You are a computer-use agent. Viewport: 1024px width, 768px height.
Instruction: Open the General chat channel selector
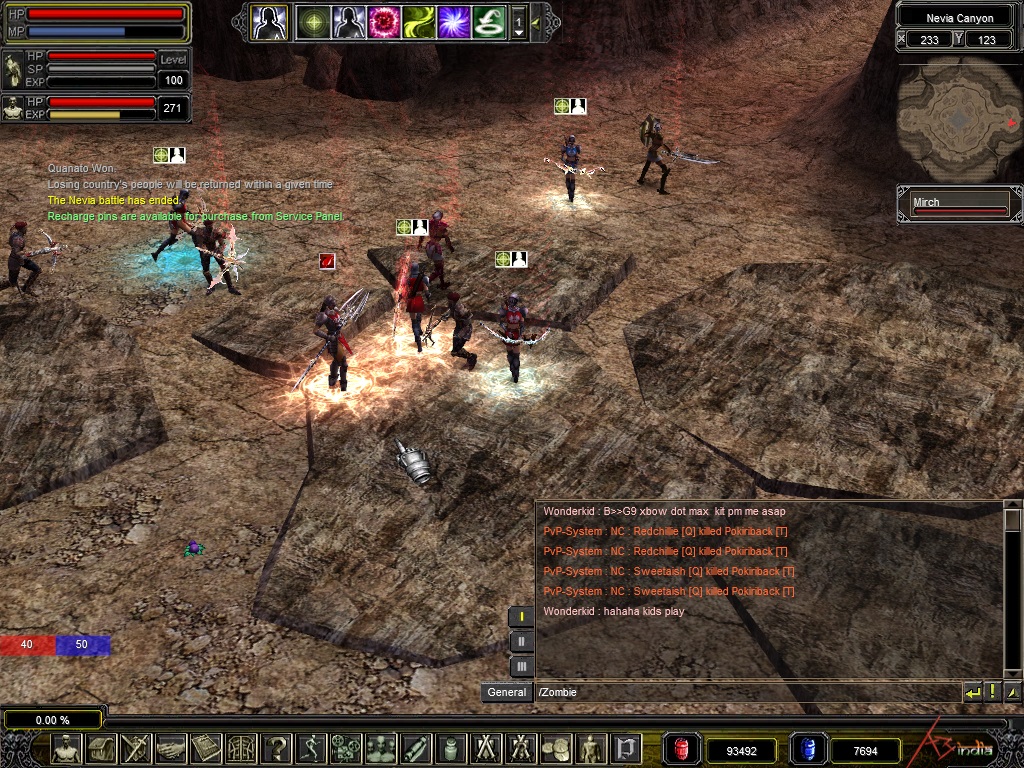pyautogui.click(x=507, y=692)
